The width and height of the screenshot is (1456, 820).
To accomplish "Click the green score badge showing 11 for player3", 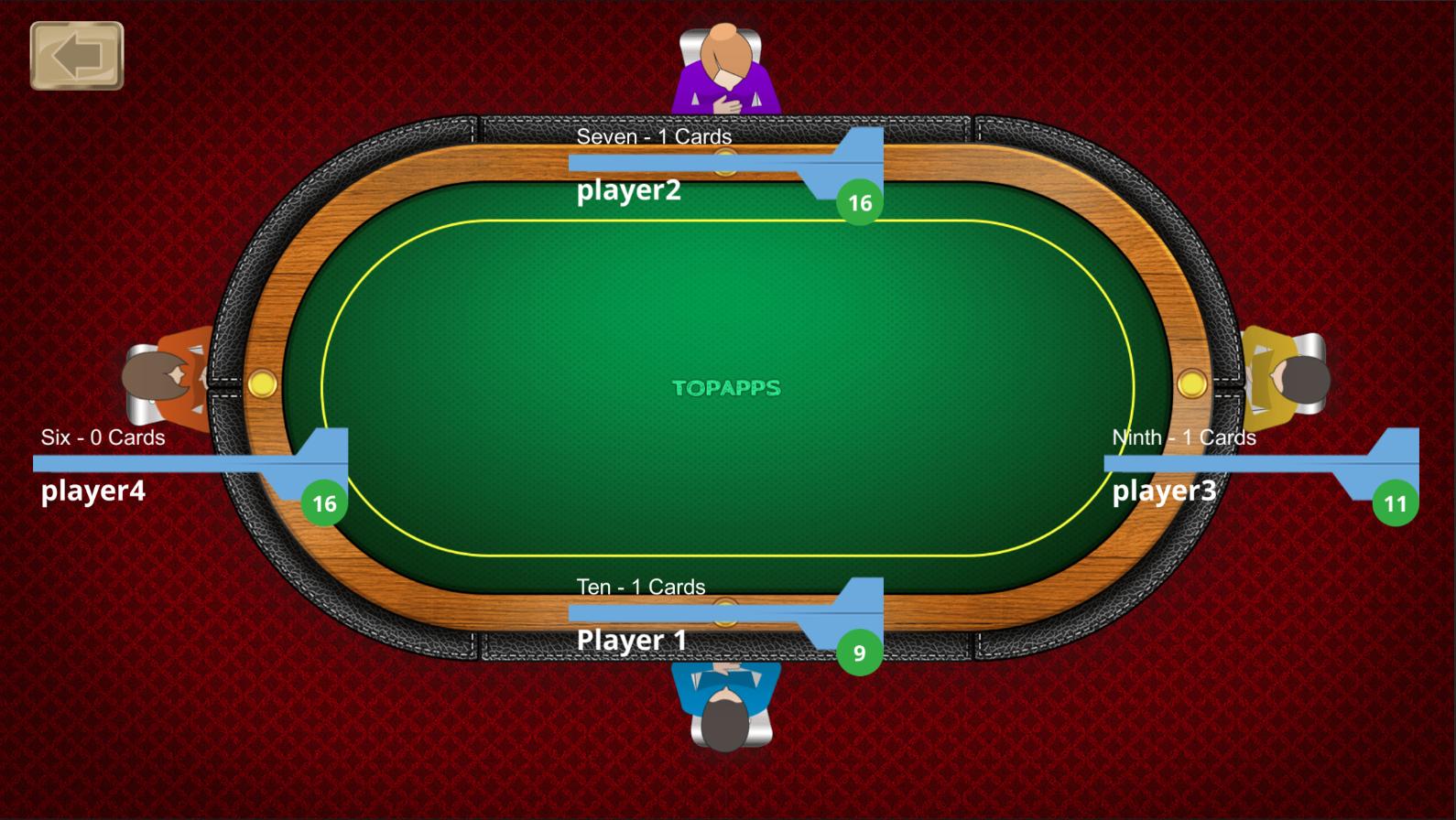I will coord(1395,502).
